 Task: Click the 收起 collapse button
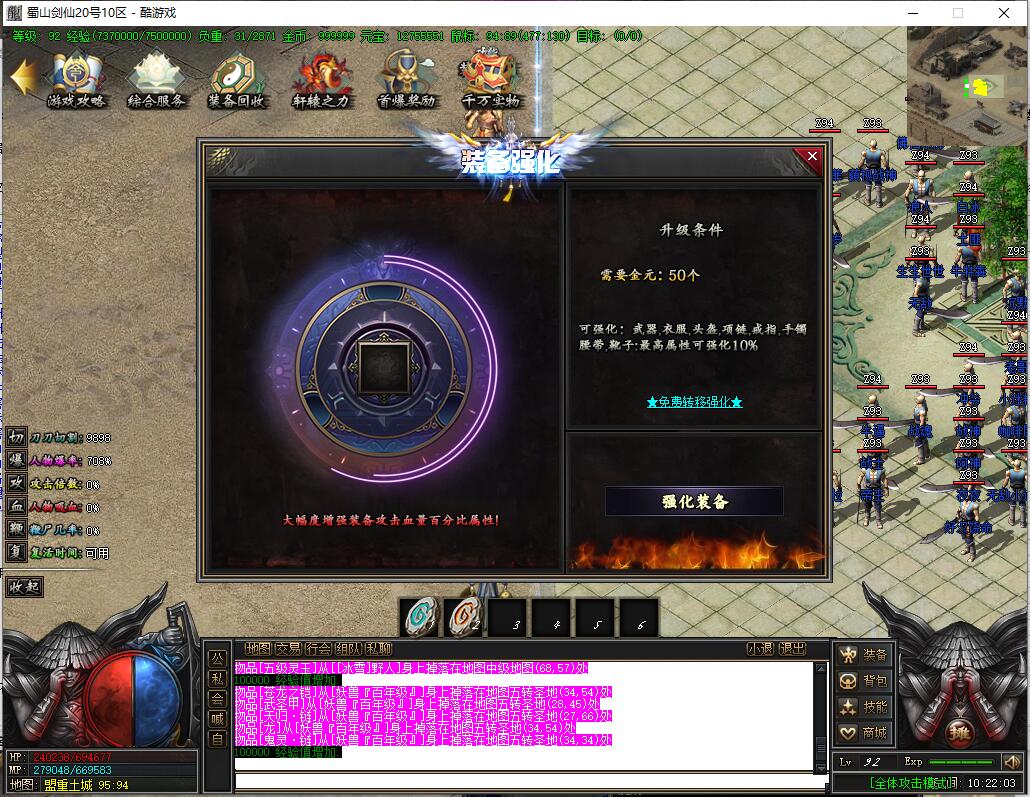click(x=25, y=586)
